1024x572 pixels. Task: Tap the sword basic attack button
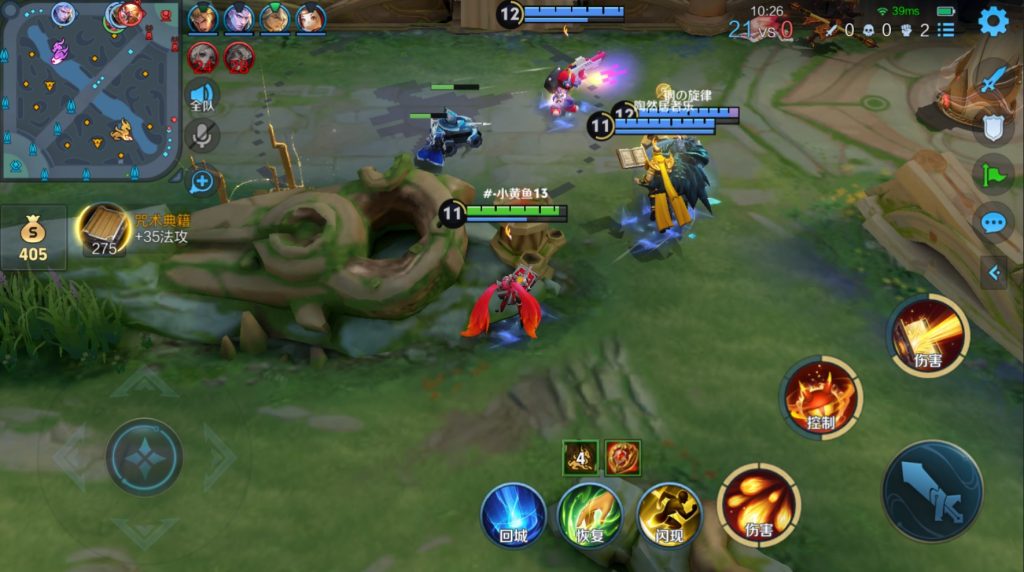[x=931, y=491]
